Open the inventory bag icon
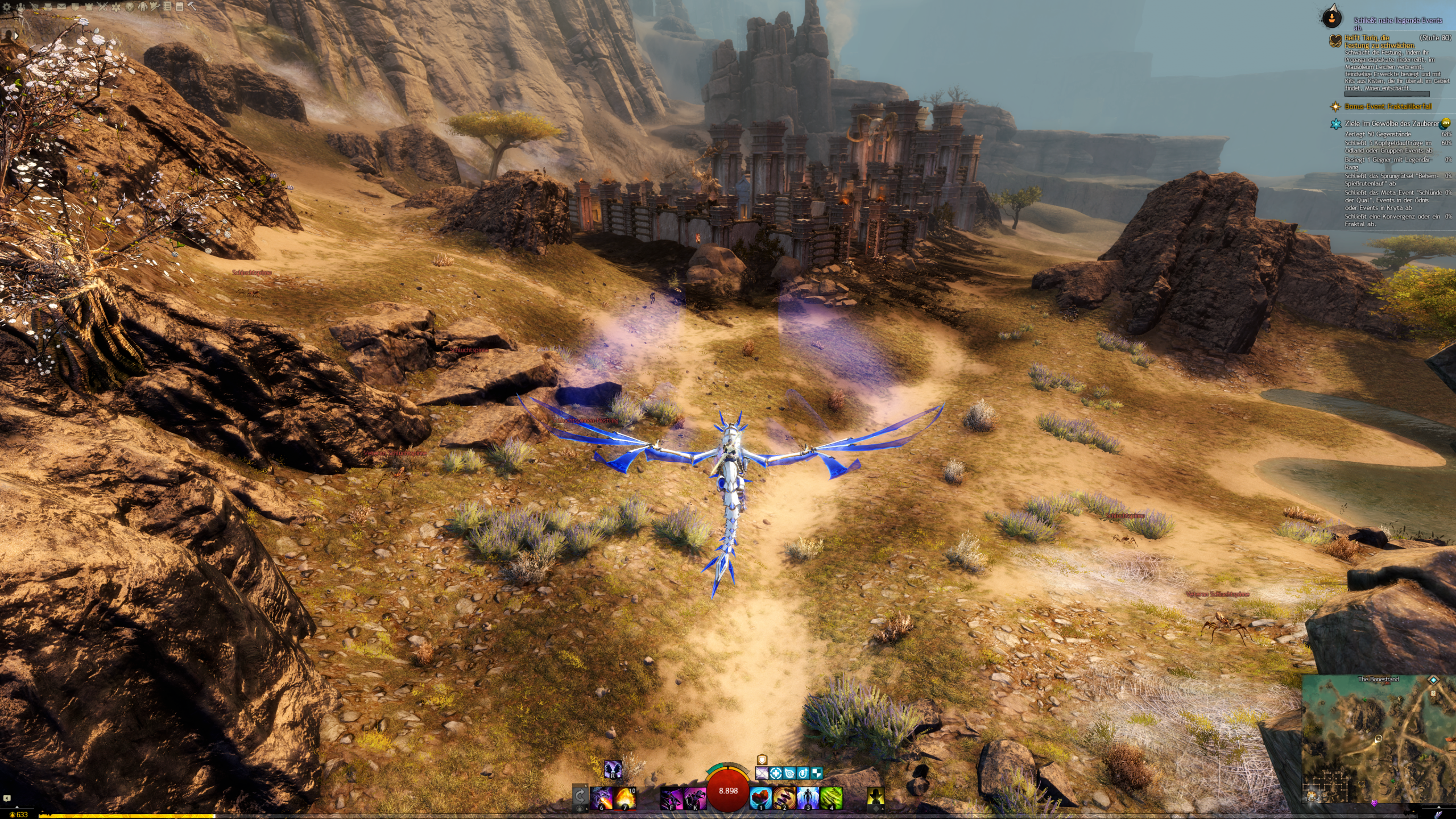This screenshot has width=1456, height=819. pyautogui.click(x=48, y=7)
